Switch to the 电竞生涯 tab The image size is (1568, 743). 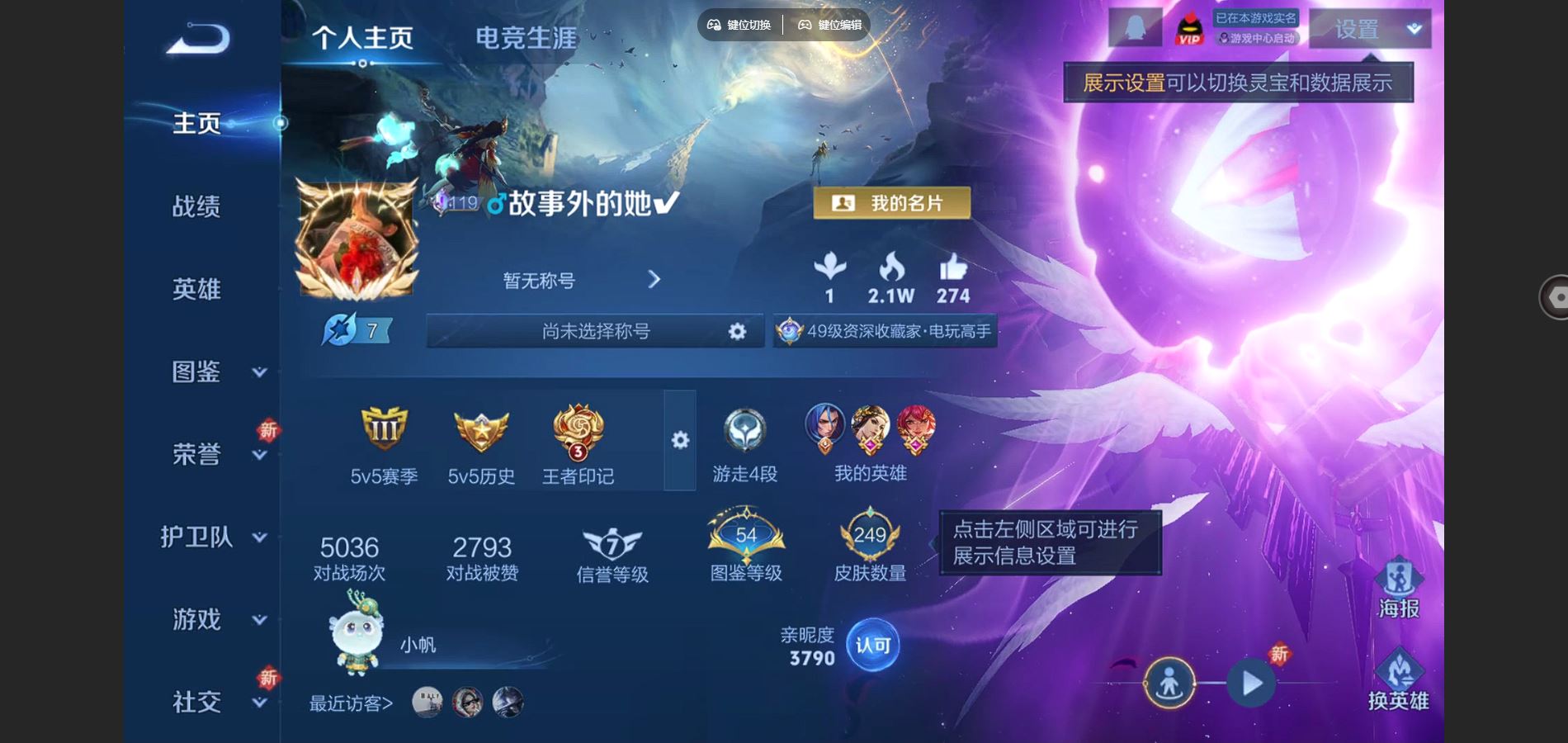pos(526,37)
